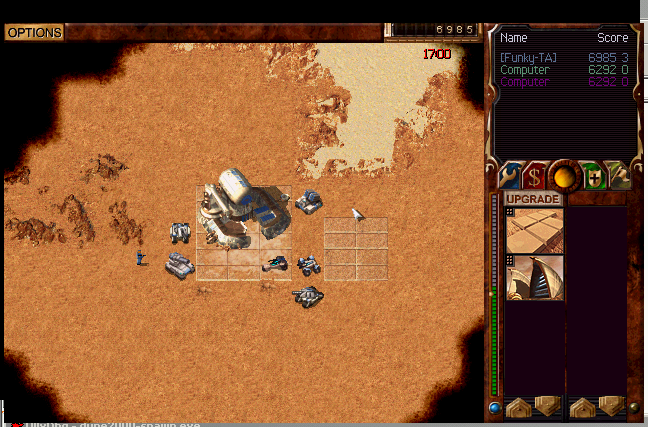The height and width of the screenshot is (427, 648).
Task: Select the wind trap build icon
Action: point(535,277)
